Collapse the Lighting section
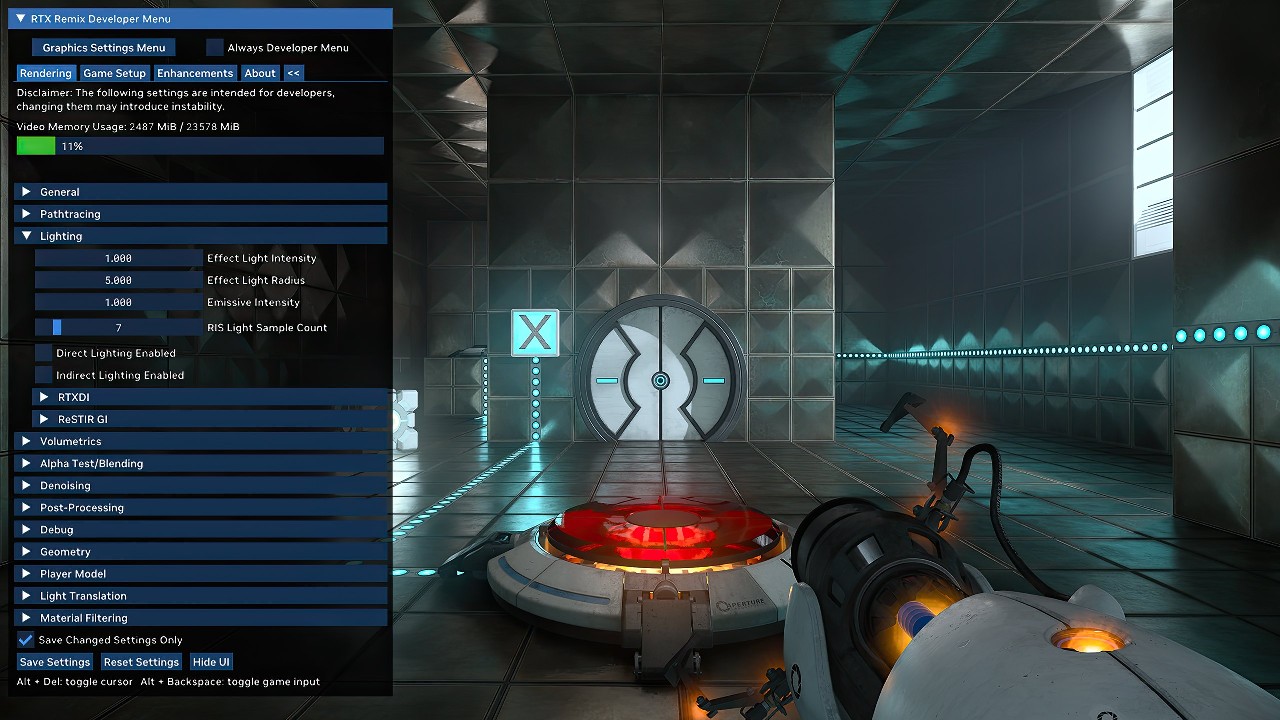Viewport: 1280px width, 720px height. (x=60, y=235)
